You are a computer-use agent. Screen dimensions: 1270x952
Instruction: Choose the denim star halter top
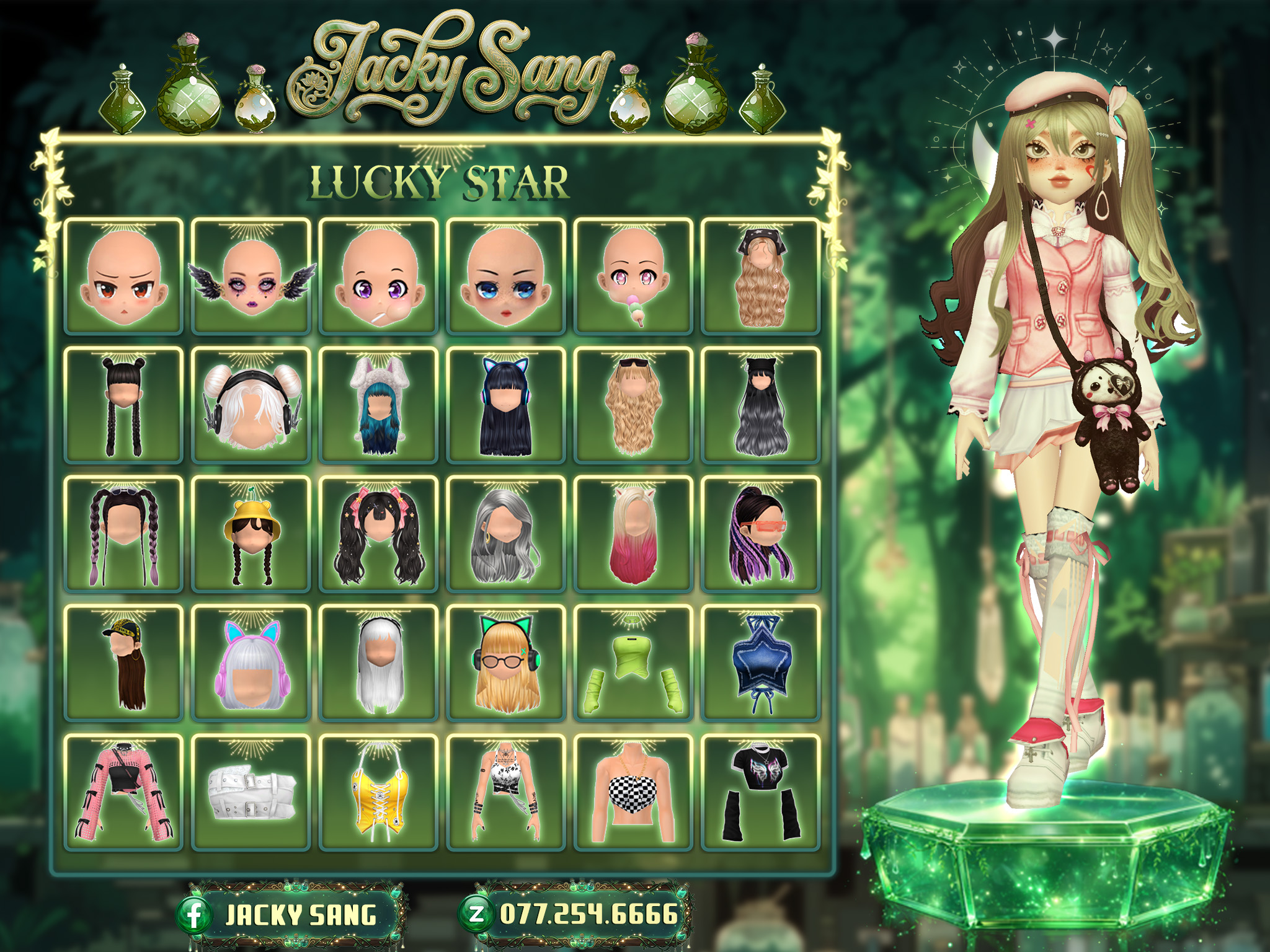761,663
